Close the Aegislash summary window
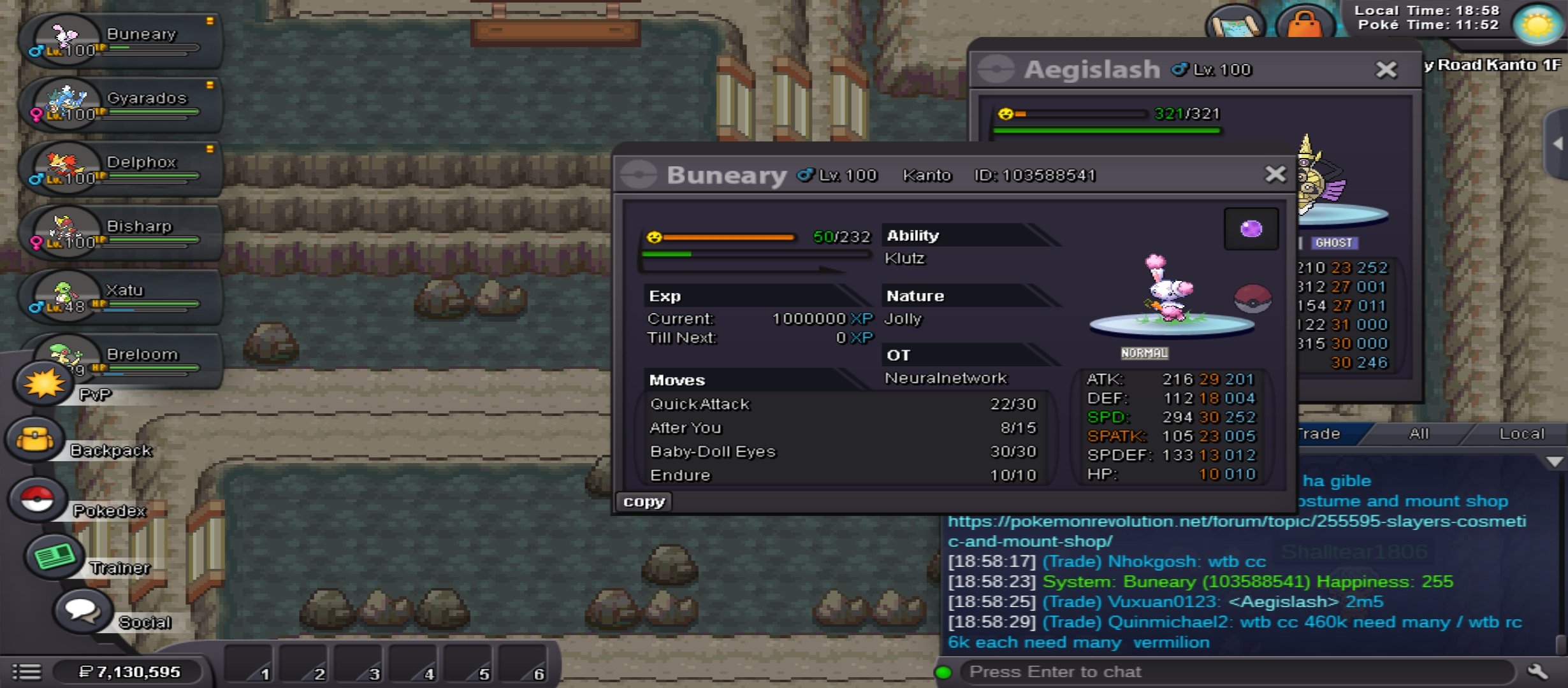The image size is (1568, 688). [1386, 69]
